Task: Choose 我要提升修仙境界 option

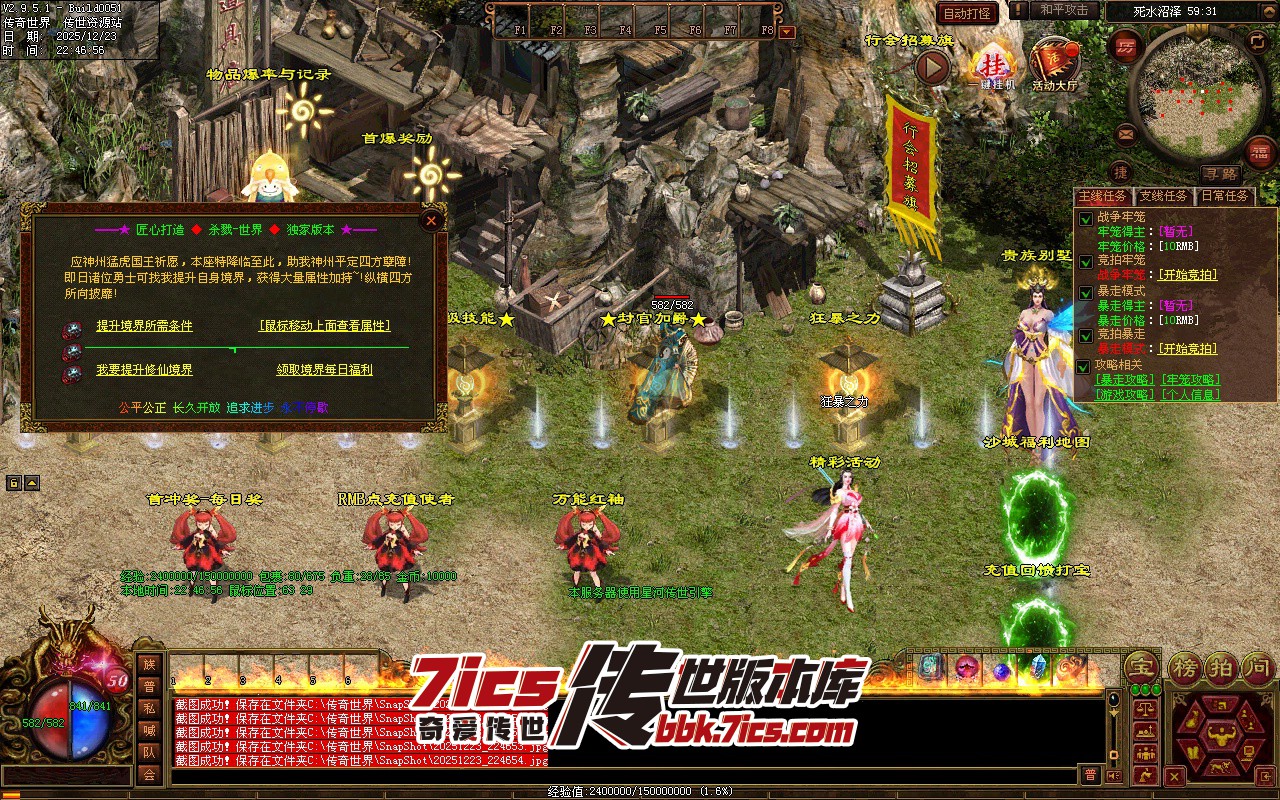Action: click(x=144, y=370)
